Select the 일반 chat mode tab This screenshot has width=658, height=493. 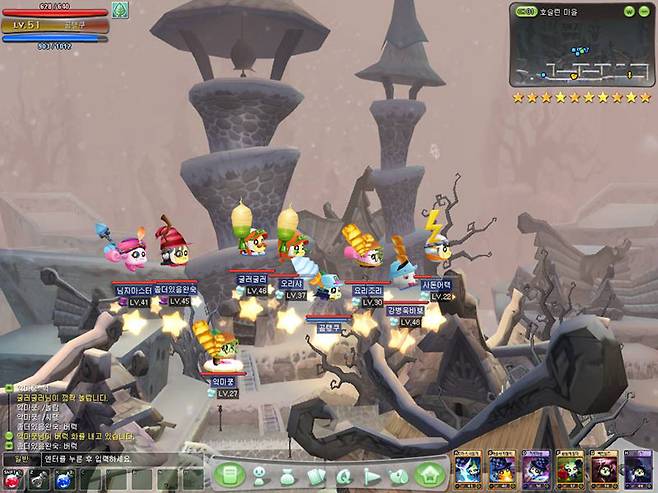[x=21, y=459]
